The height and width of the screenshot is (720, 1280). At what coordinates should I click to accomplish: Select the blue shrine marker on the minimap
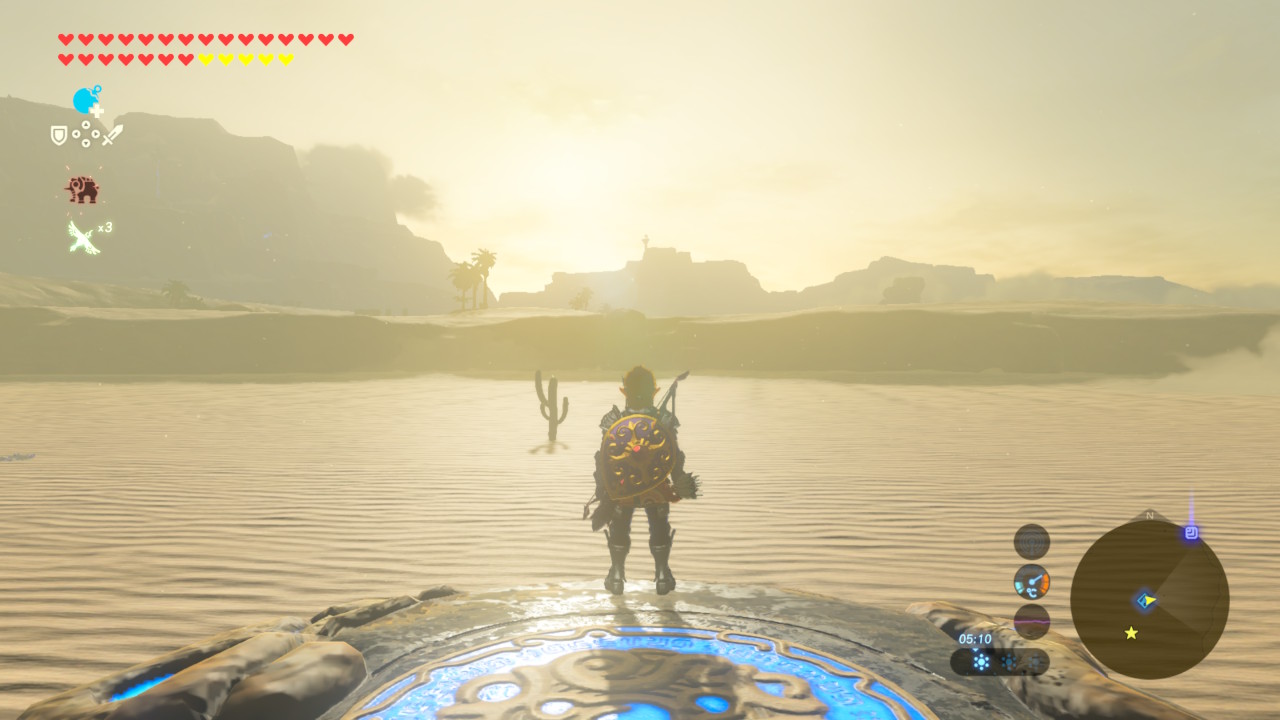pyautogui.click(x=1190, y=533)
